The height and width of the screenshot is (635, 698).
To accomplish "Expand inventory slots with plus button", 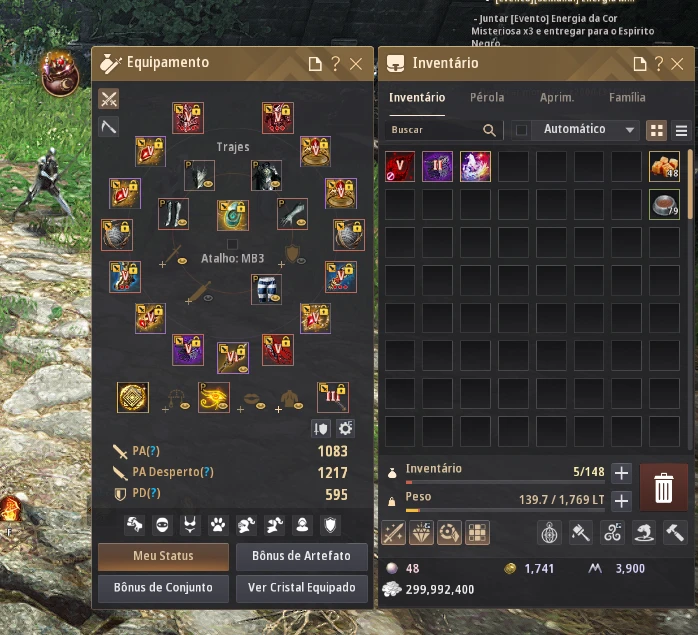I will tap(621, 473).
